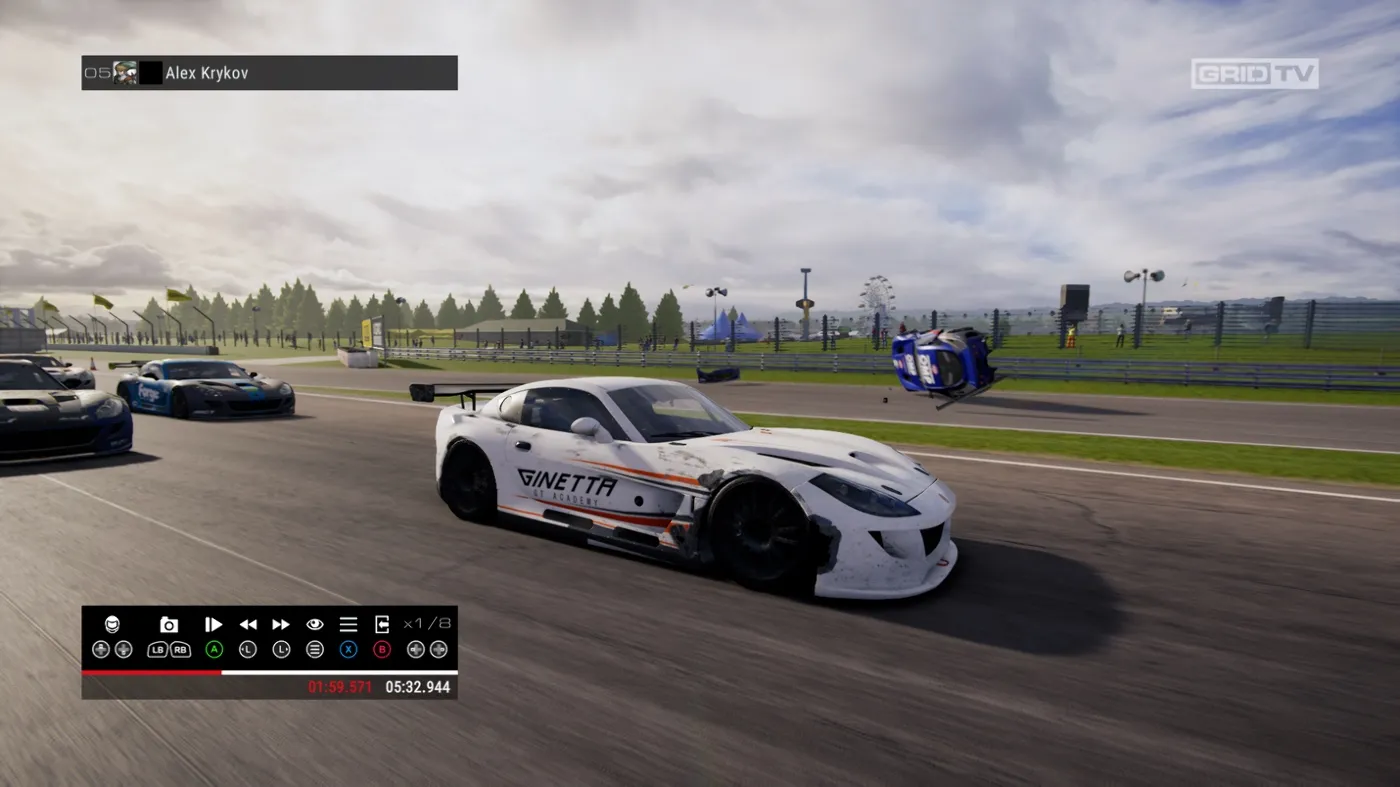This screenshot has width=1400, height=787.
Task: Open the replay menu list icon
Action: (348, 625)
